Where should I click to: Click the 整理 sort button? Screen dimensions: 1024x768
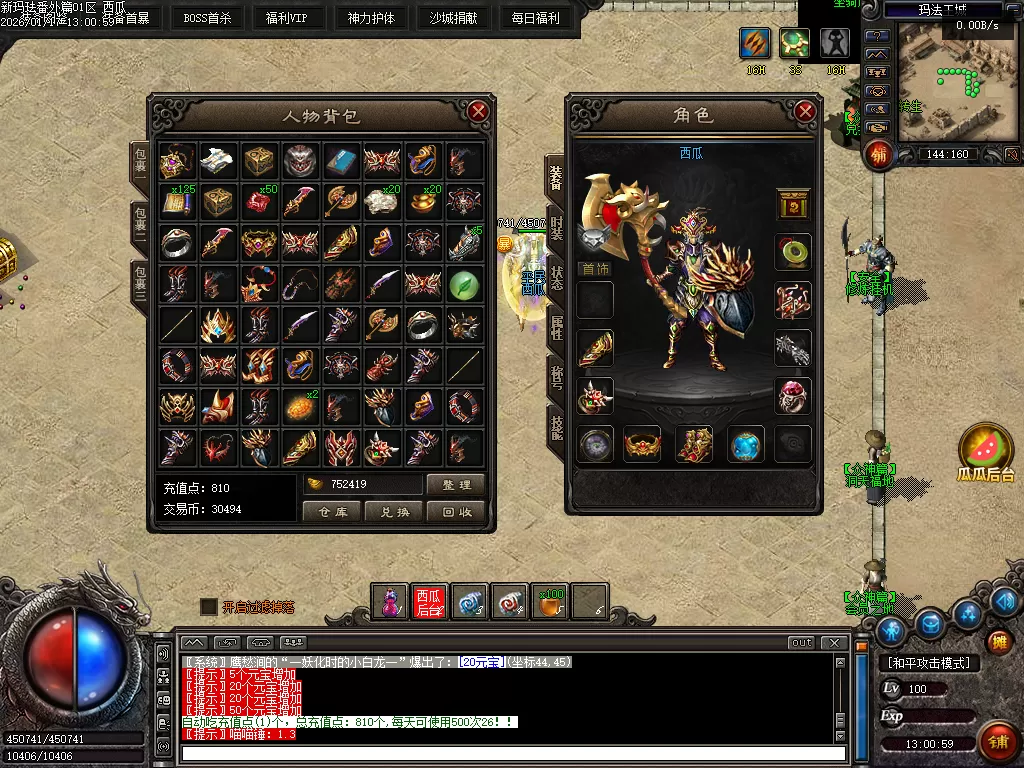(456, 485)
